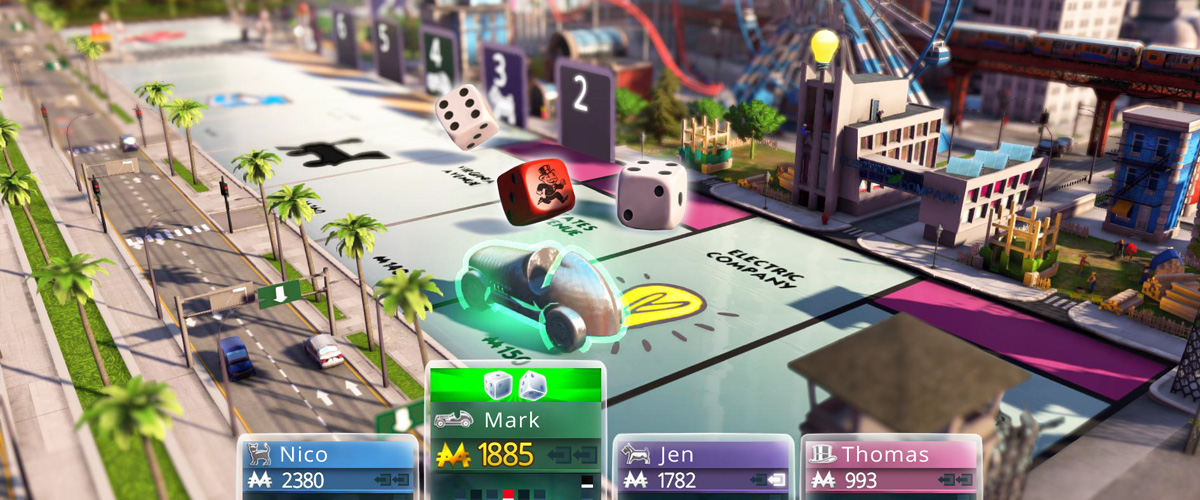Select Mark's active player panel
Viewport: 1200px width, 500px height.
(516, 420)
